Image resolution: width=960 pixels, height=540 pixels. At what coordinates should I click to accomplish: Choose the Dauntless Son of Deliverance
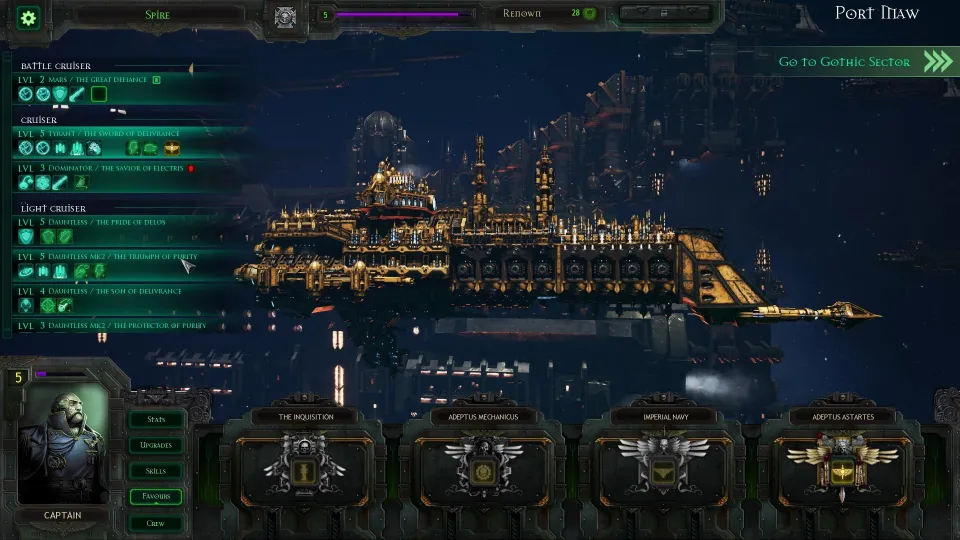(x=100, y=291)
